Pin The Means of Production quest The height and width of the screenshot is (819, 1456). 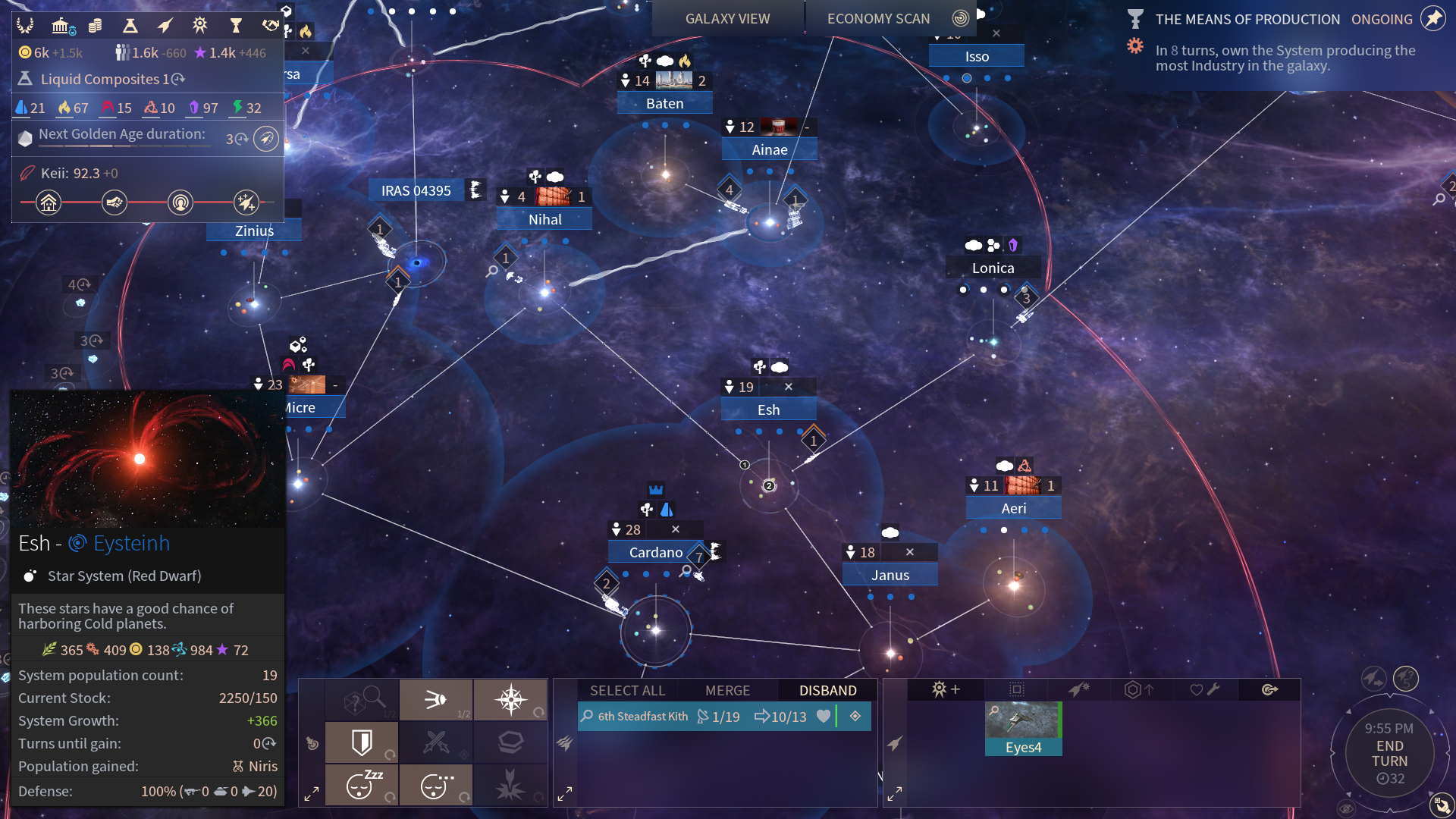(x=1432, y=19)
